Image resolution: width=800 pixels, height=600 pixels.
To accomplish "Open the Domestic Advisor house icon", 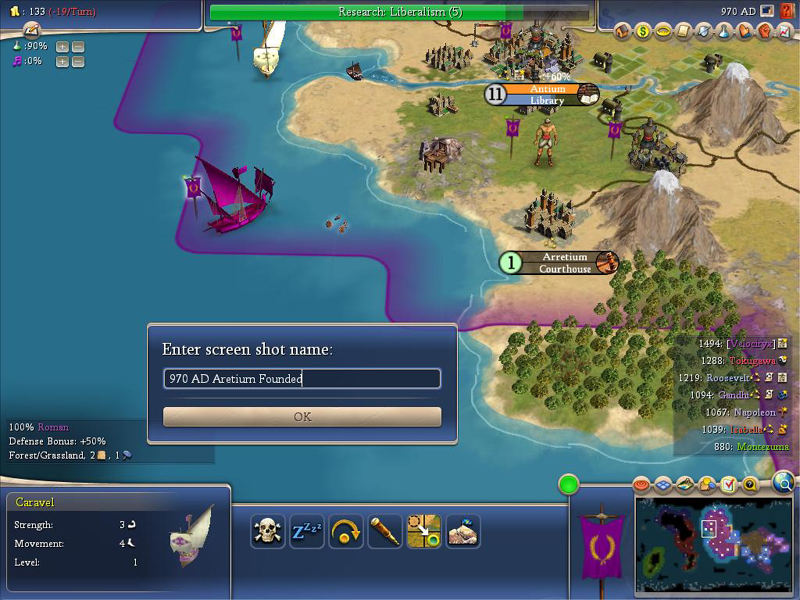I will tap(623, 31).
